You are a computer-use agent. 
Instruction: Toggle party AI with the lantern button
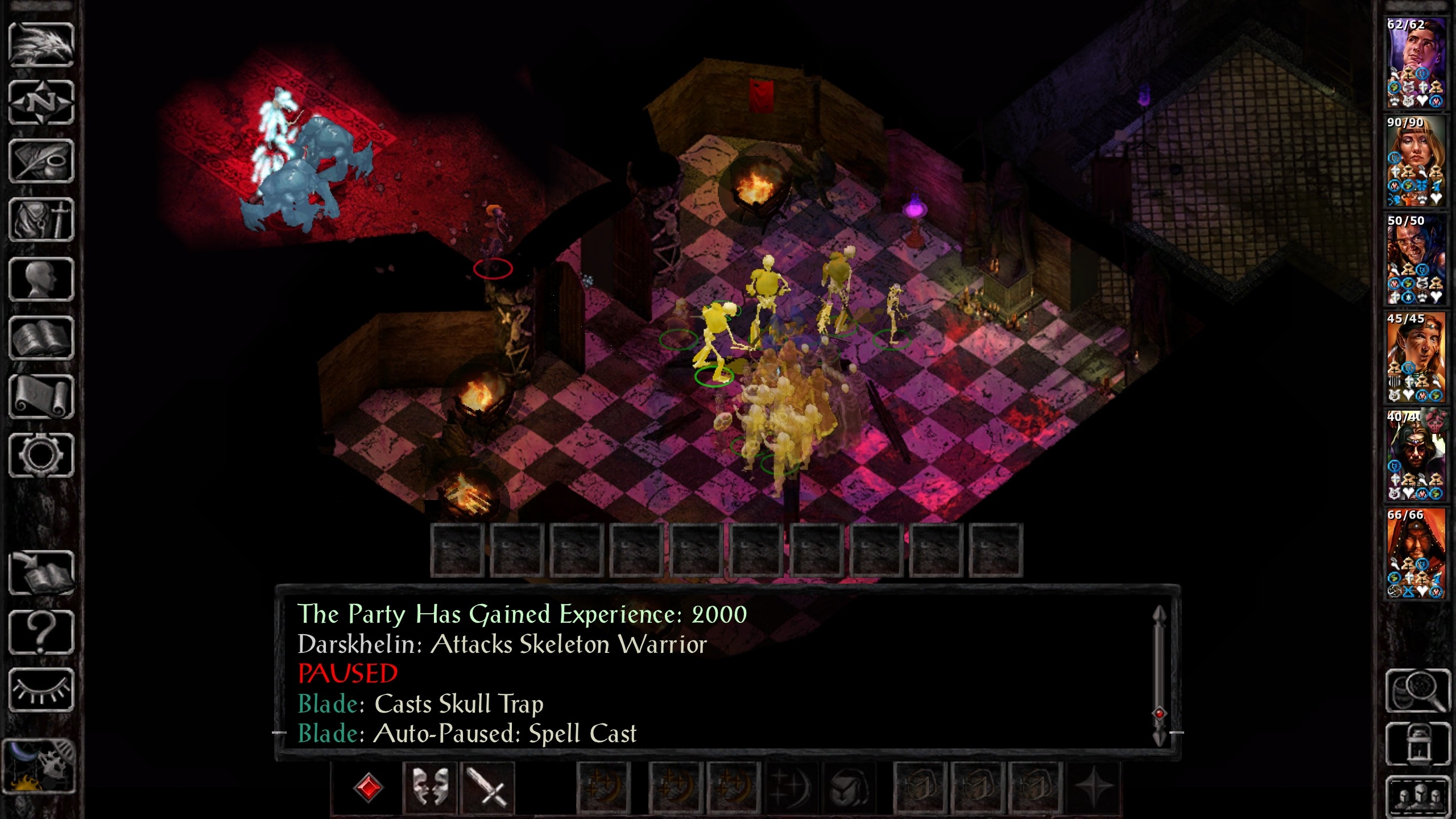coord(1417,744)
